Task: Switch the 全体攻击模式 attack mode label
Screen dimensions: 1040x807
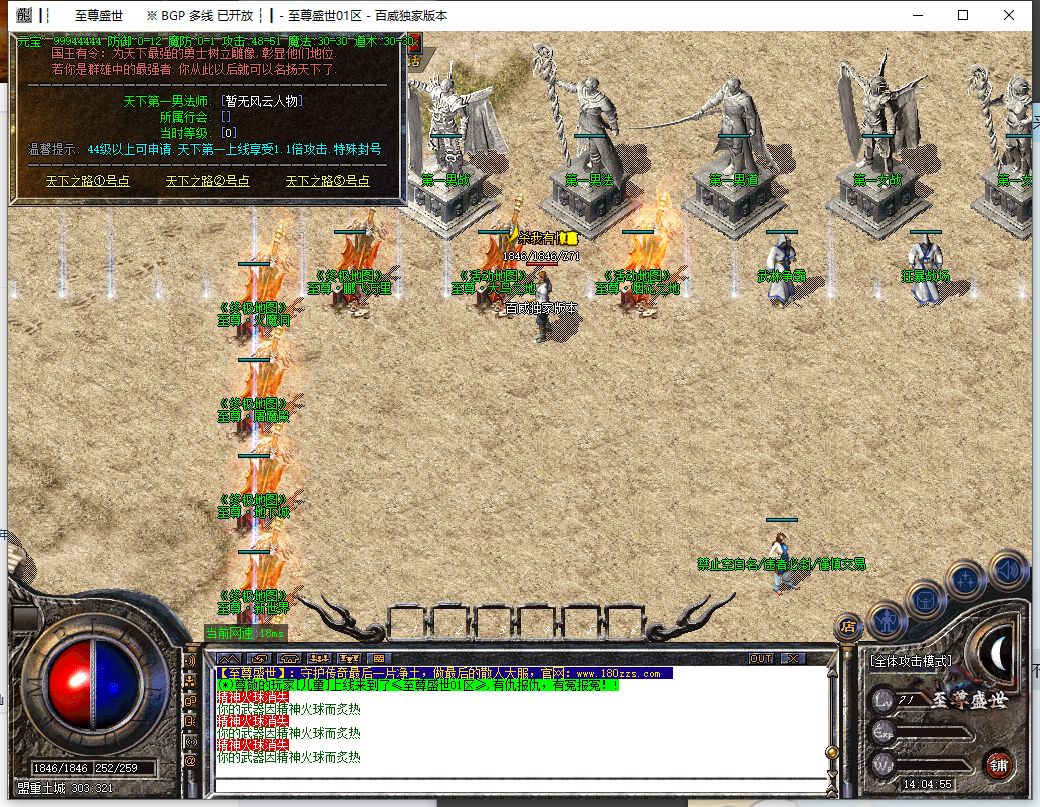Action: 911,661
